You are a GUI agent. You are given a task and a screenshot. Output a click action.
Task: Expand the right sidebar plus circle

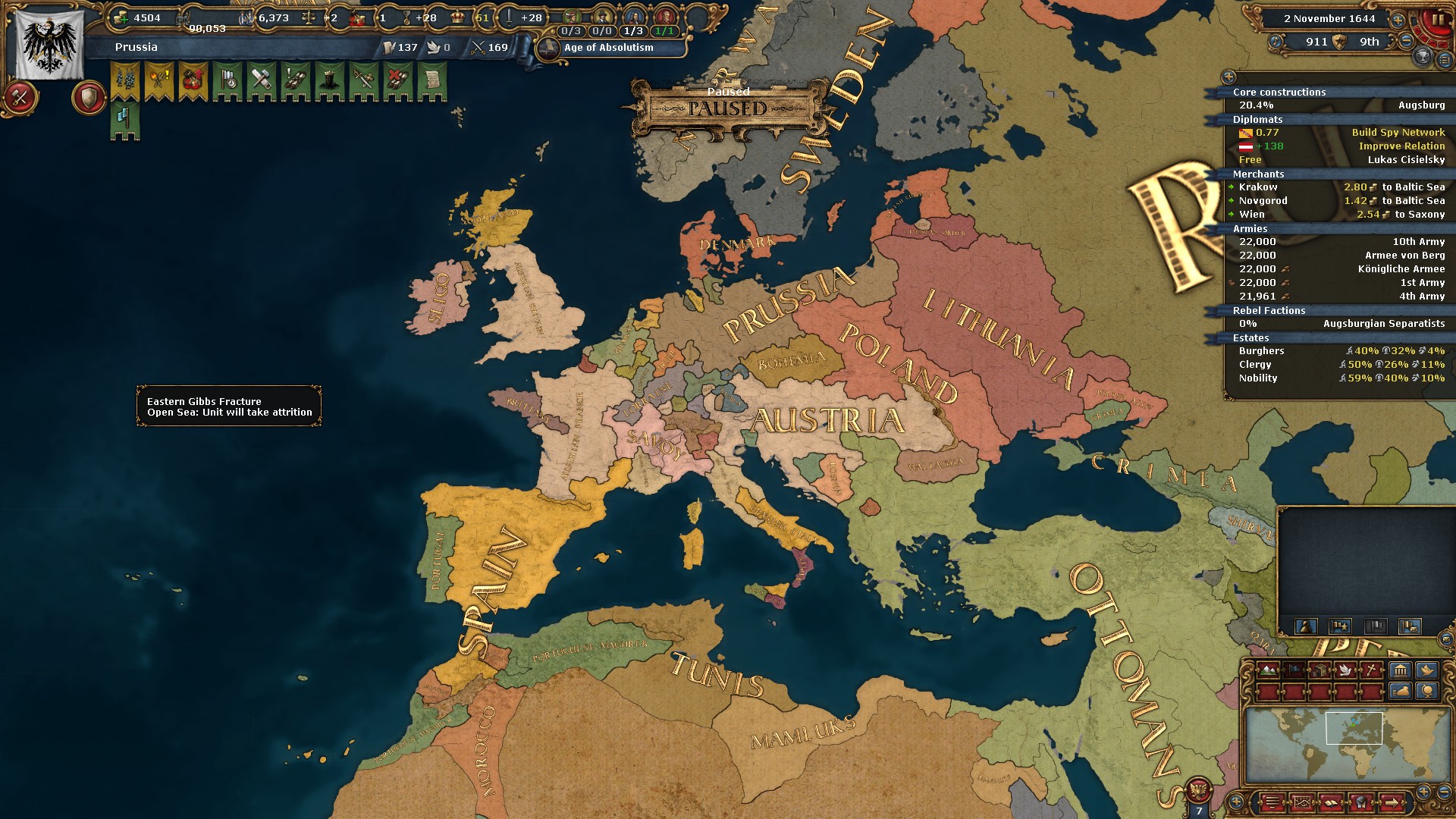(x=1229, y=75)
